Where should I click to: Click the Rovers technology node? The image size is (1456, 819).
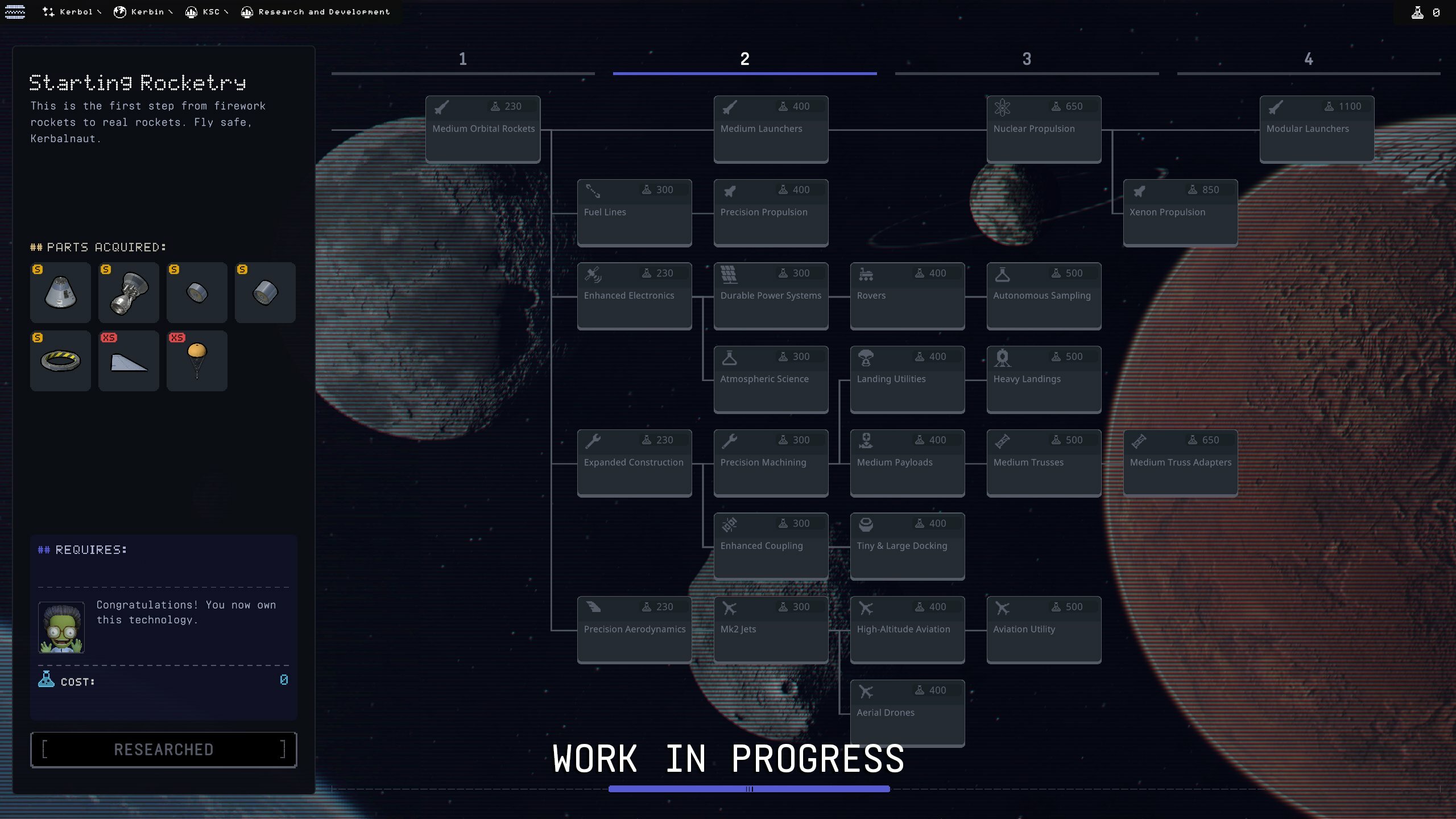click(x=907, y=296)
